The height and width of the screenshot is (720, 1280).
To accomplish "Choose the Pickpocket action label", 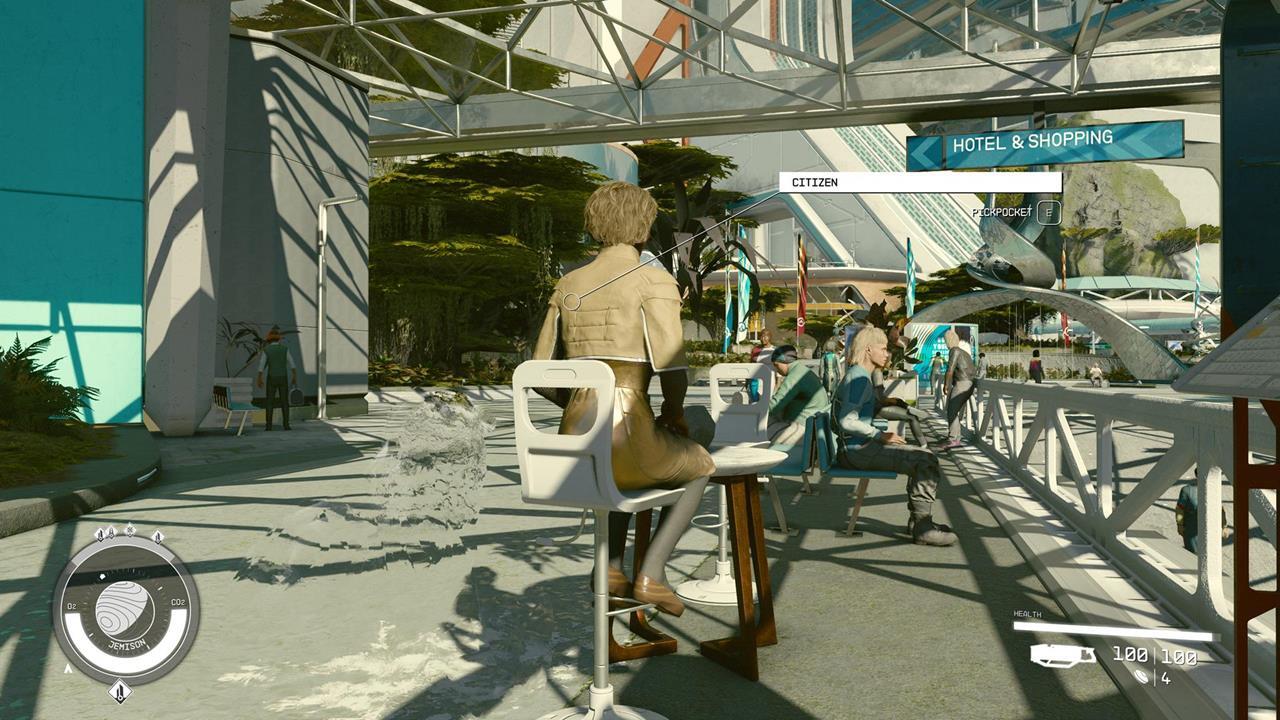I will point(1001,212).
